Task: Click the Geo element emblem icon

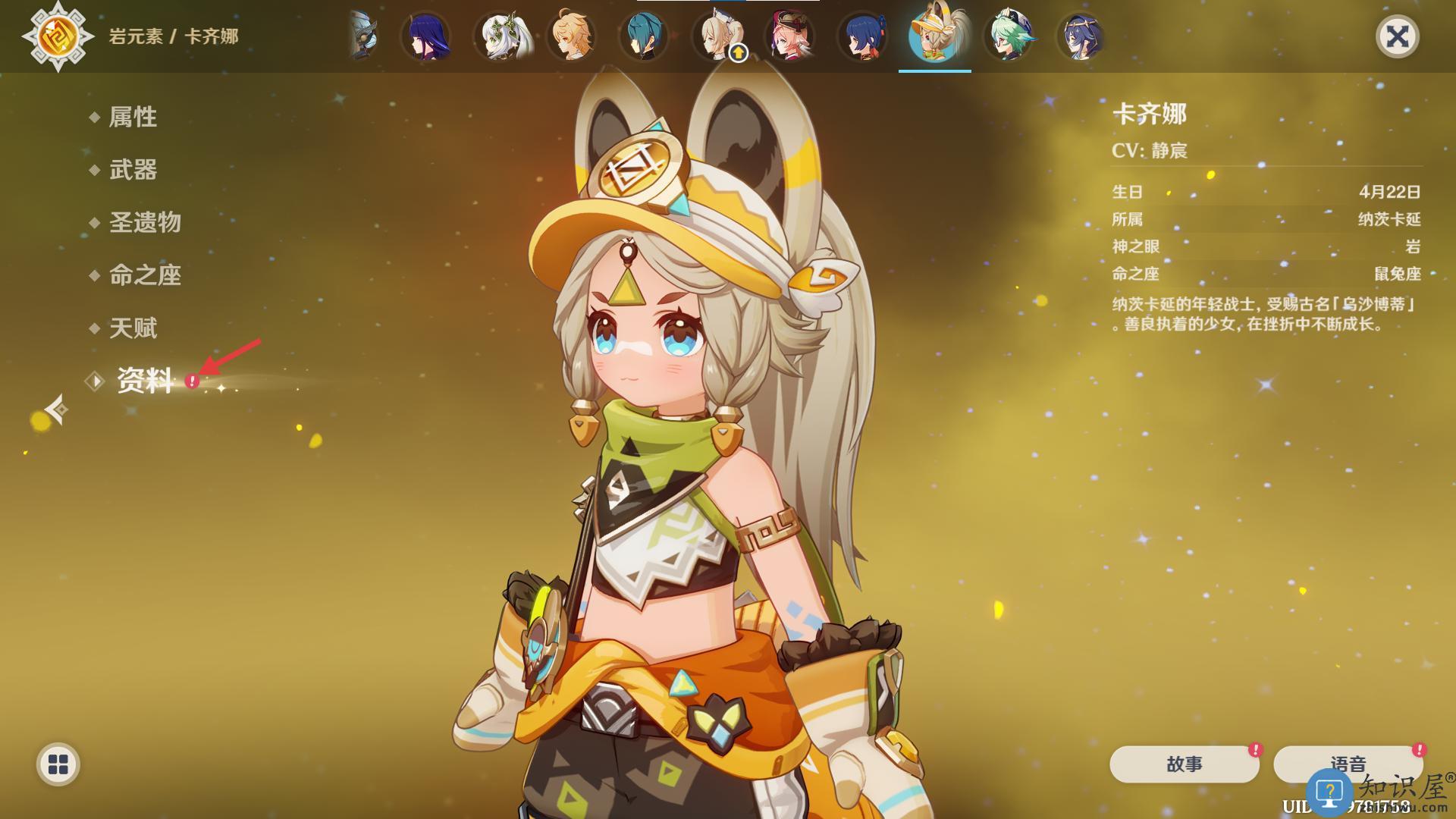Action: click(x=58, y=36)
